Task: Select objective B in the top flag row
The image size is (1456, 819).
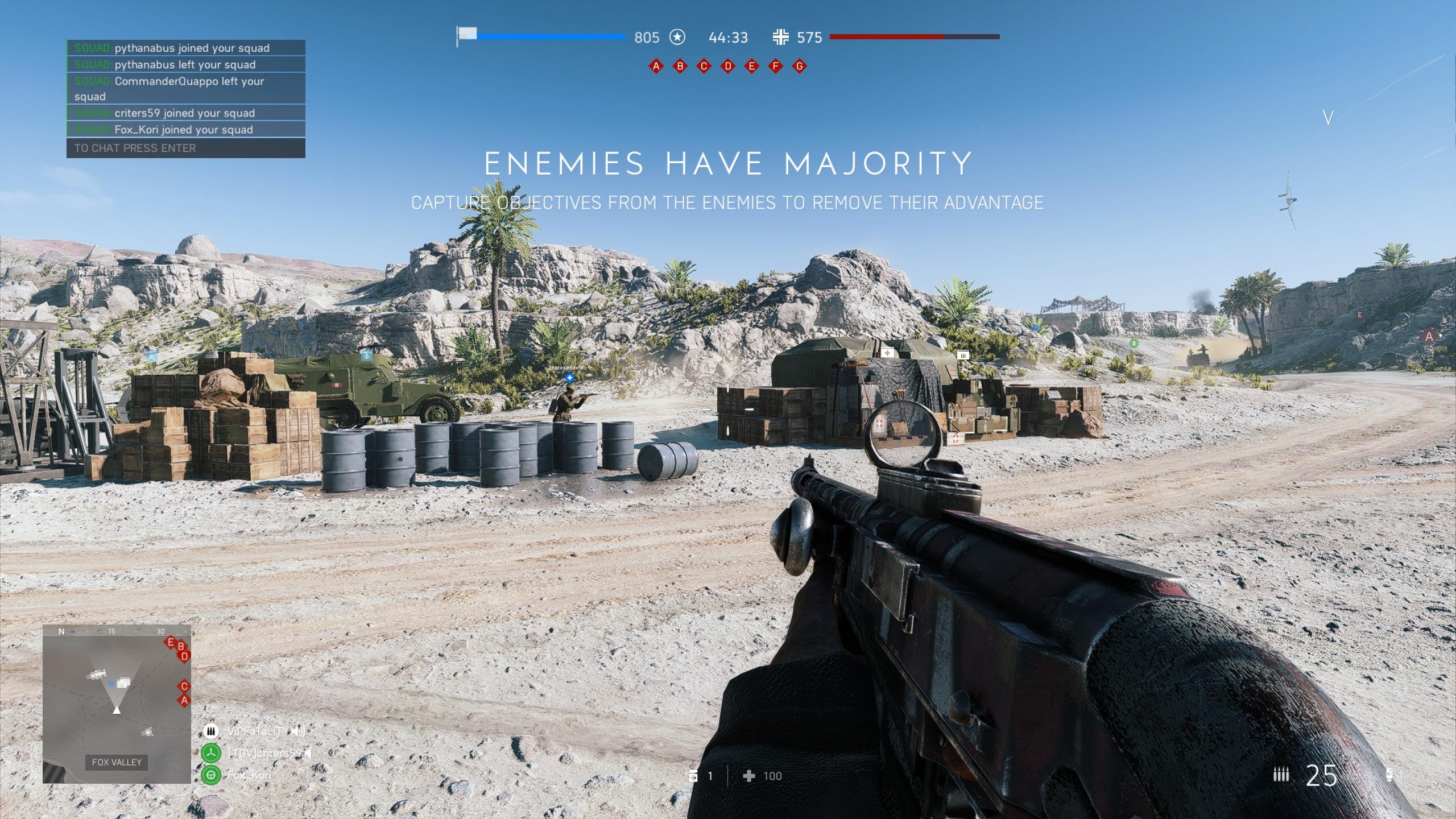Action: (680, 67)
